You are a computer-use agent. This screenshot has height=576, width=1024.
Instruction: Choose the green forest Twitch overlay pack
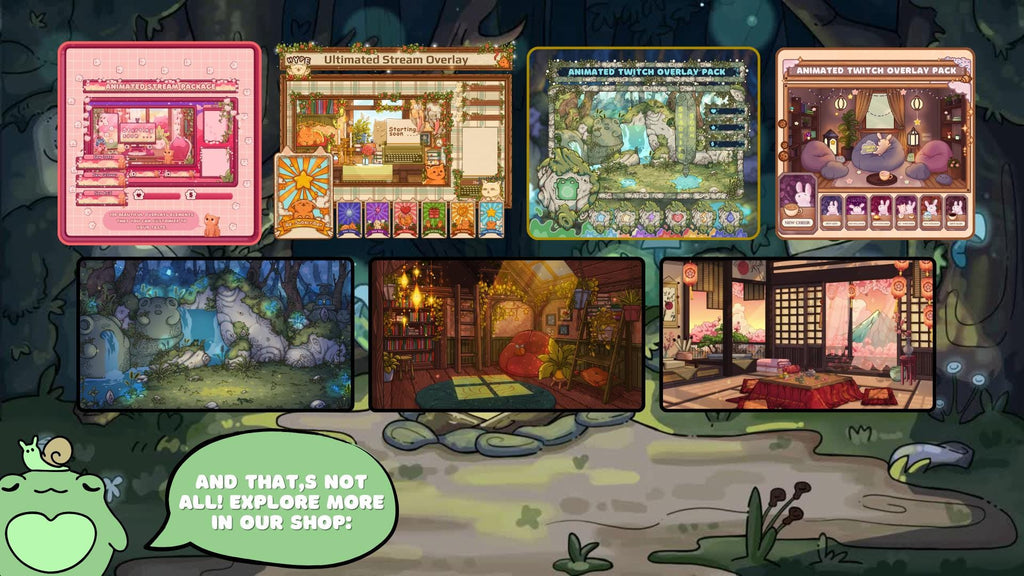tap(643, 143)
